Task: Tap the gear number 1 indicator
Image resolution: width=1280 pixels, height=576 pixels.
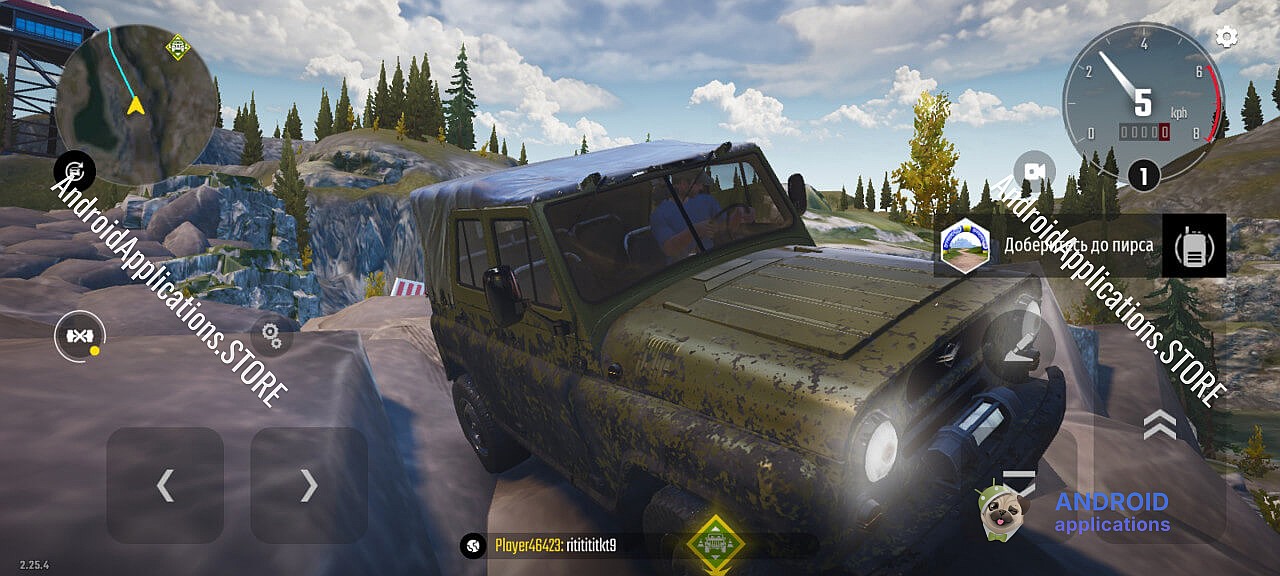Action: [x=1143, y=176]
